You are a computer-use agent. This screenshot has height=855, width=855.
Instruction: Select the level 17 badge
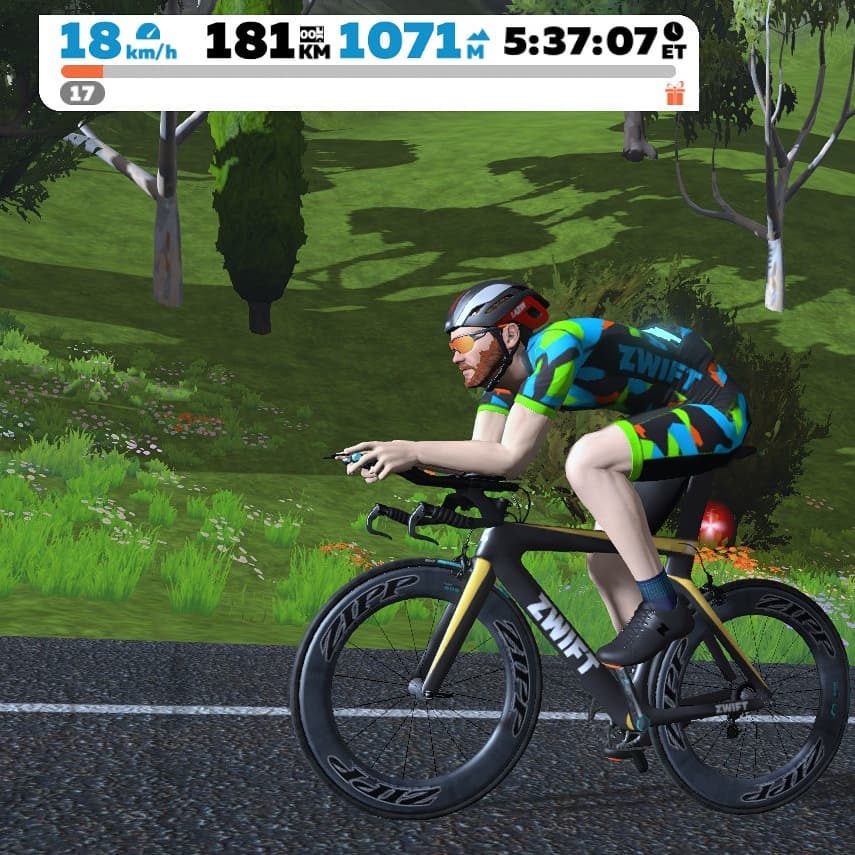click(82, 93)
